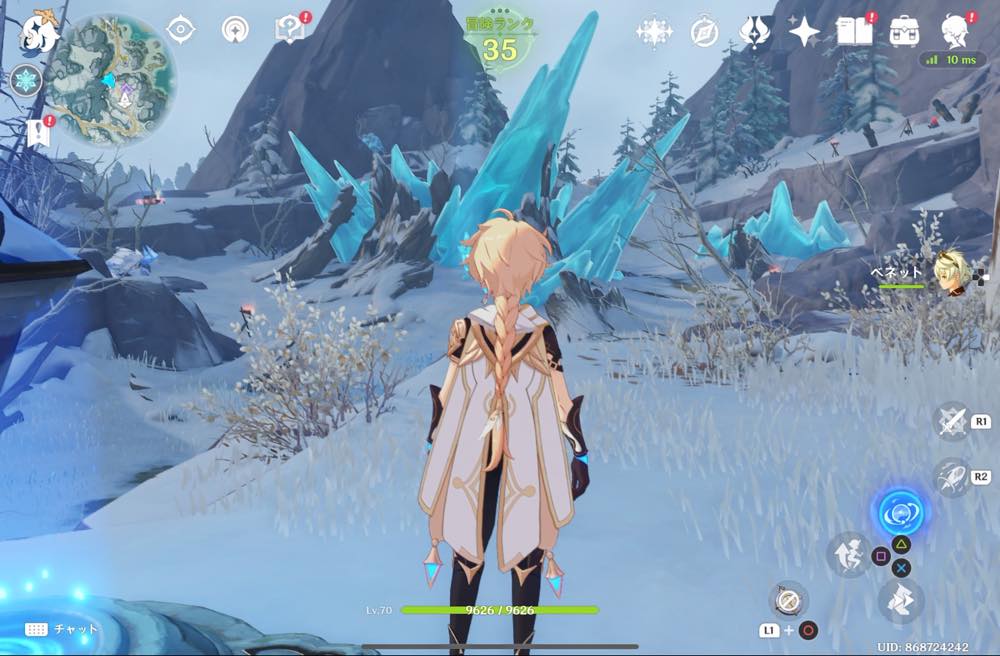Toggle the eye-shaped elemental sight icon

[x=180, y=29]
